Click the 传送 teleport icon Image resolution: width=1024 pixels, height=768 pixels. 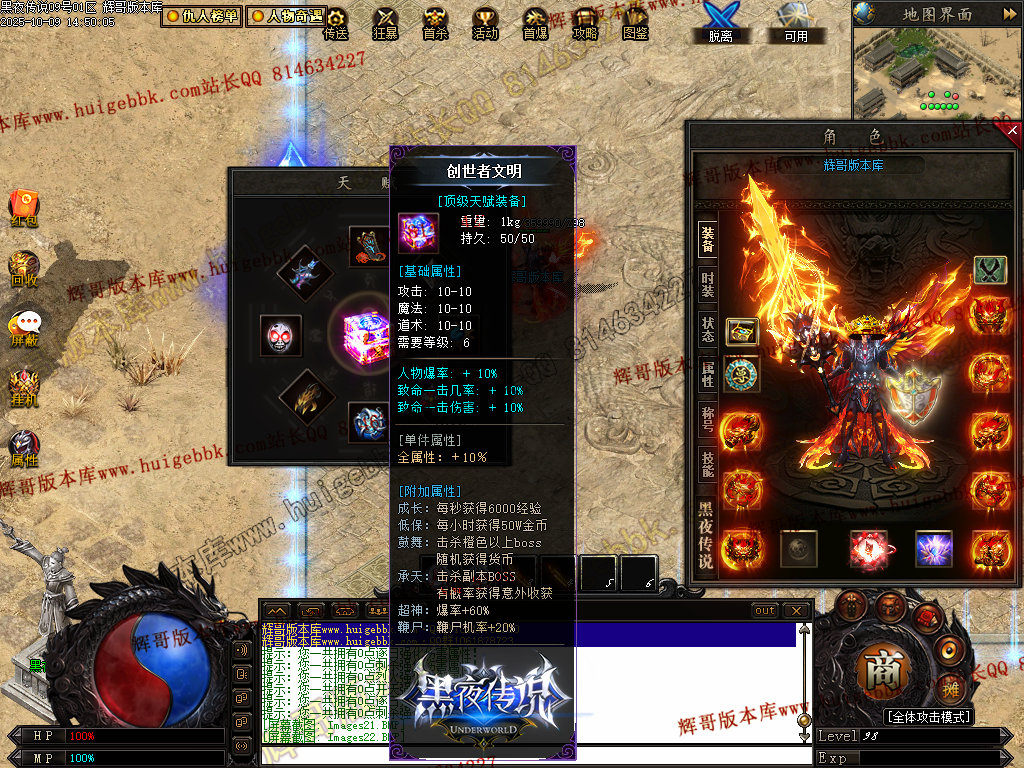[336, 23]
